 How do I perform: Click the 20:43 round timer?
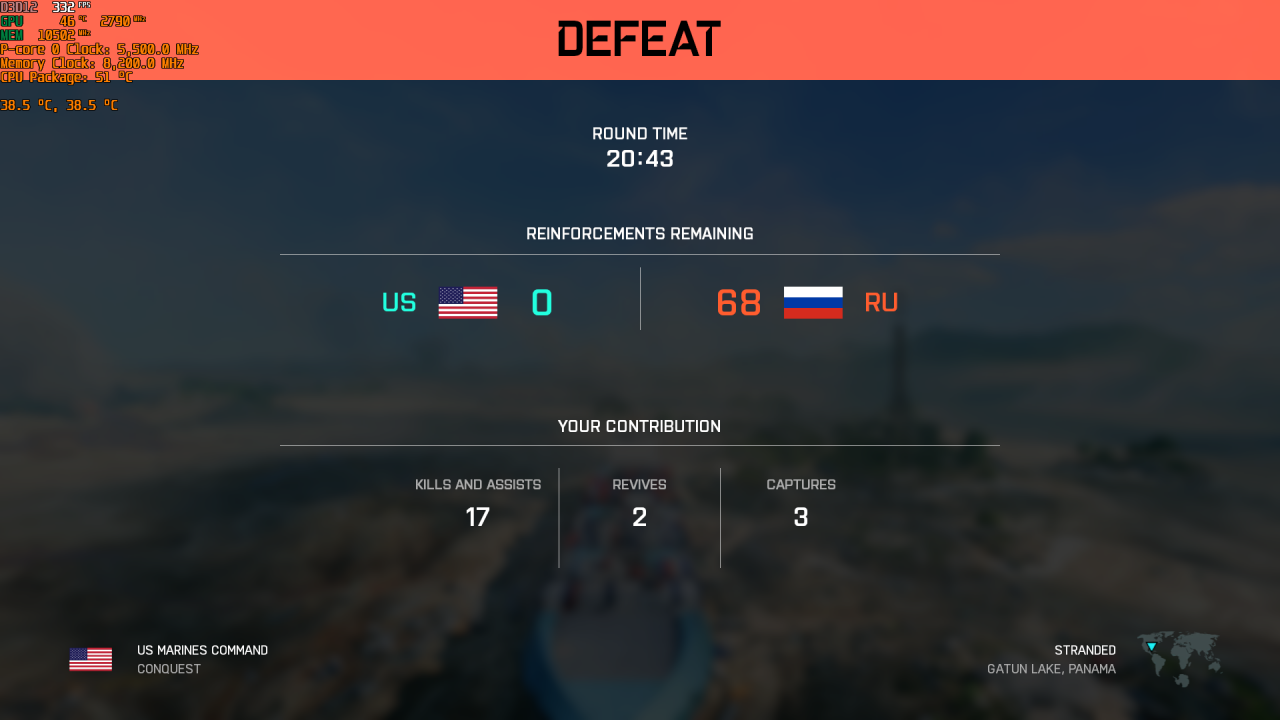click(x=640, y=158)
